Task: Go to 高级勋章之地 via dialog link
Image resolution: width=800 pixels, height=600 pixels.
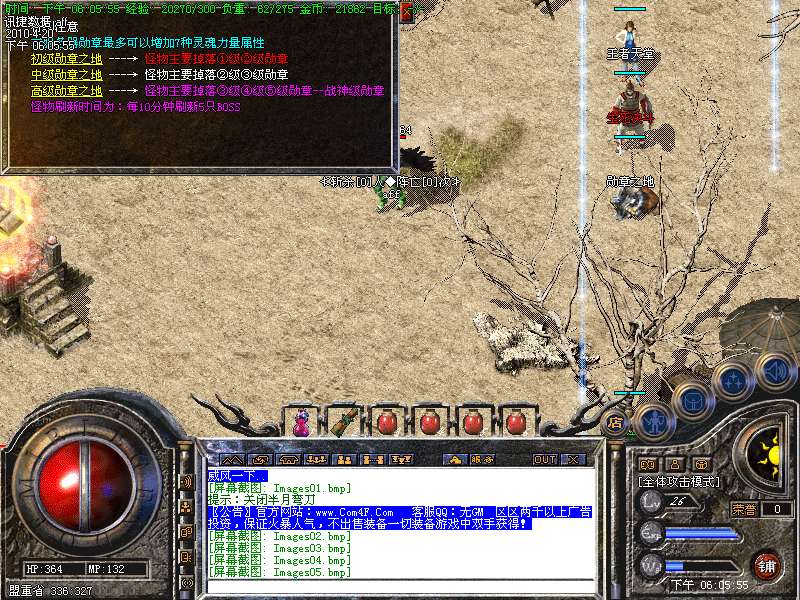Action: coord(66,91)
